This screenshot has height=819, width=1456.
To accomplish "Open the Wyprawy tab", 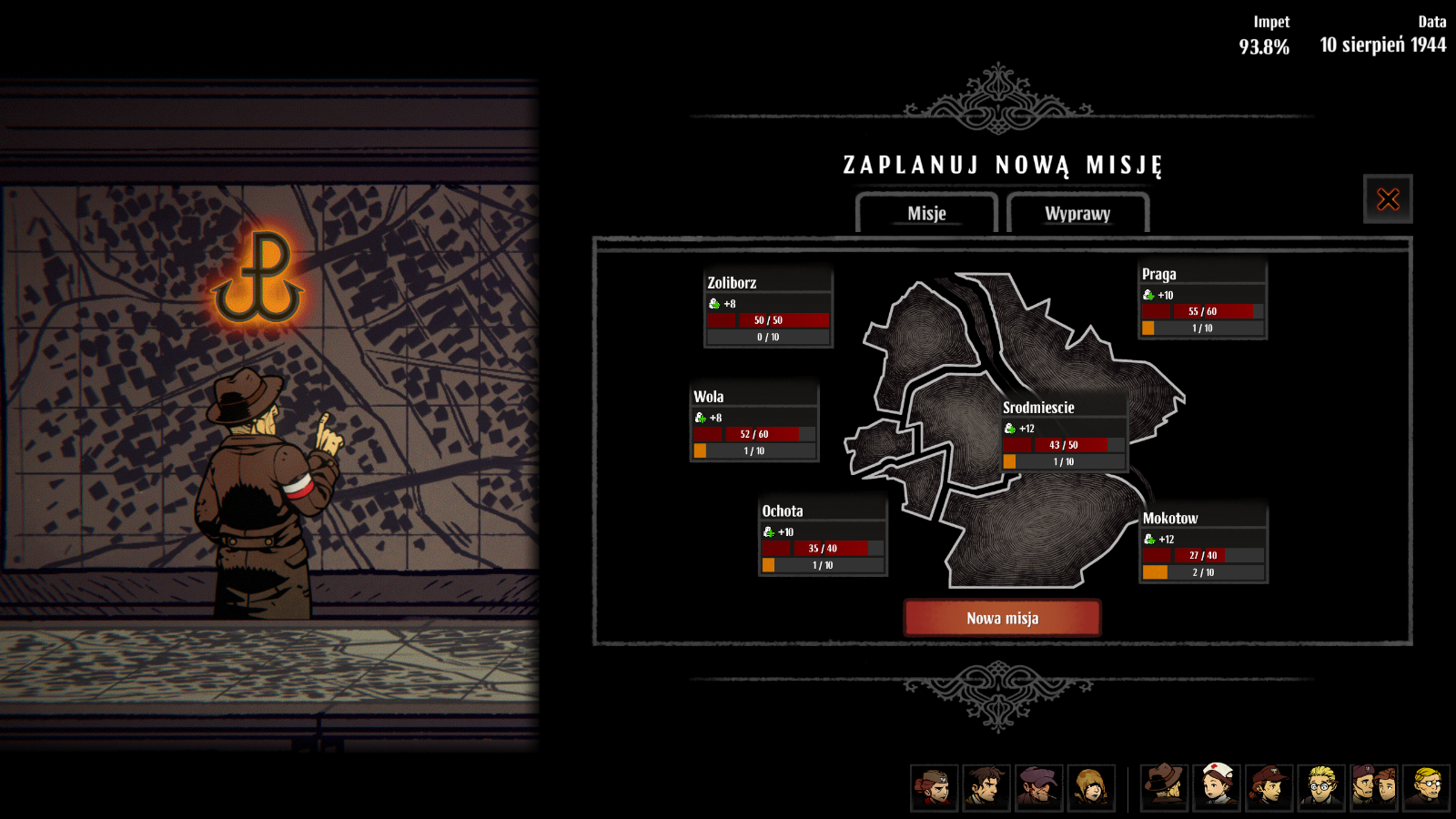I will pos(1077,213).
